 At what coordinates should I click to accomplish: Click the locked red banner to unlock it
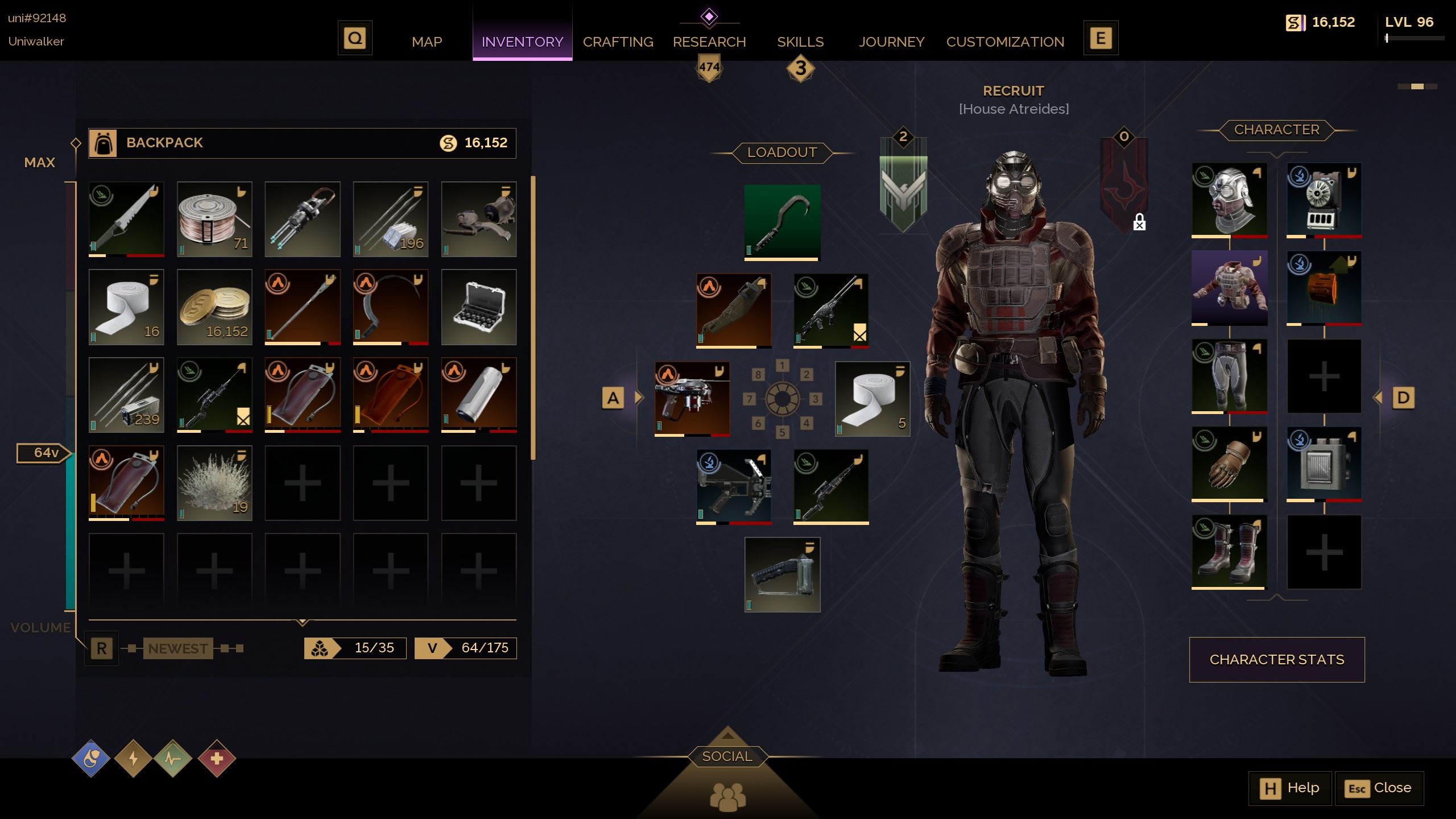1124,182
